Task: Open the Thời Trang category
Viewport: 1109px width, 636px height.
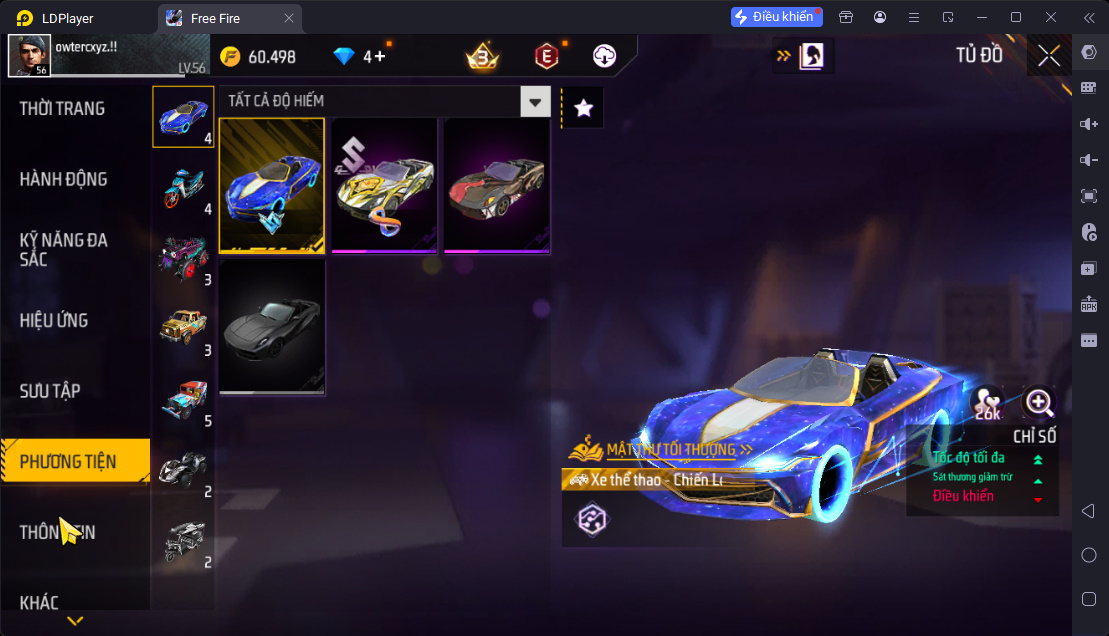Action: [x=62, y=109]
